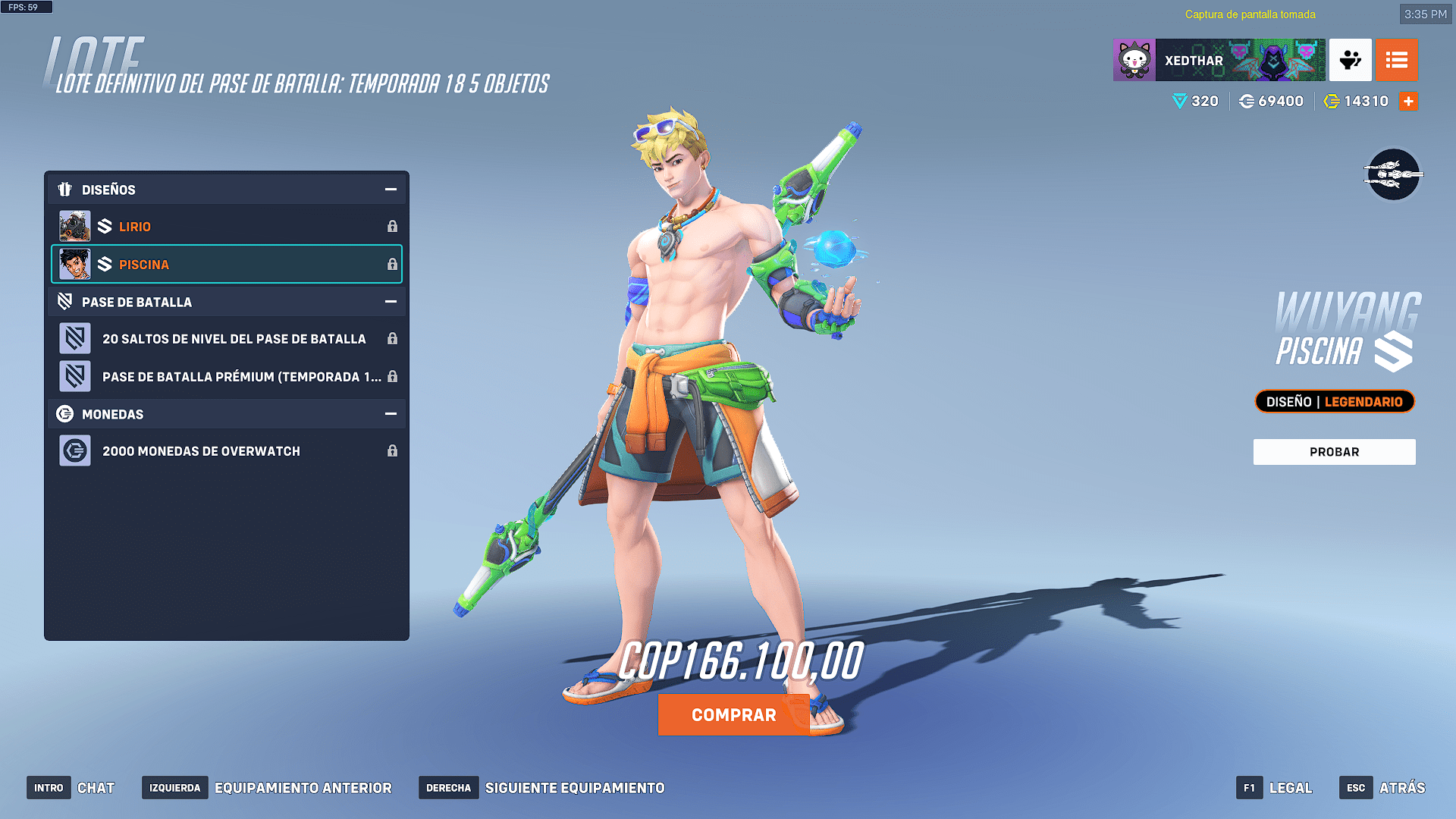The image size is (1456, 819).
Task: Select the Pase de Batalla Prémium item
Action: (226, 377)
